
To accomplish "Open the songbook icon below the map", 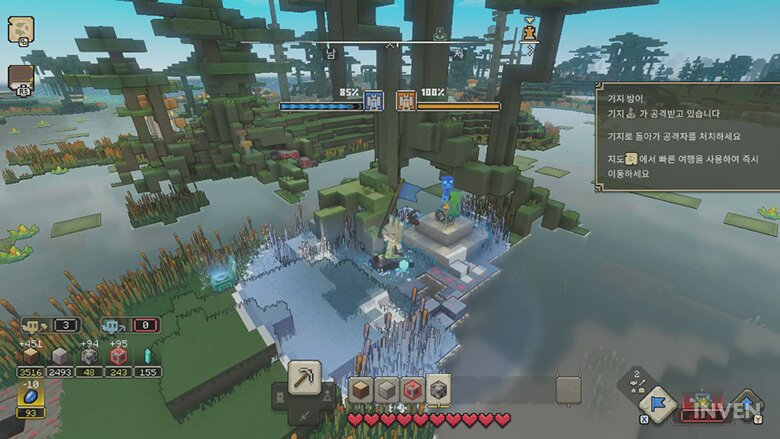I will tap(21, 78).
